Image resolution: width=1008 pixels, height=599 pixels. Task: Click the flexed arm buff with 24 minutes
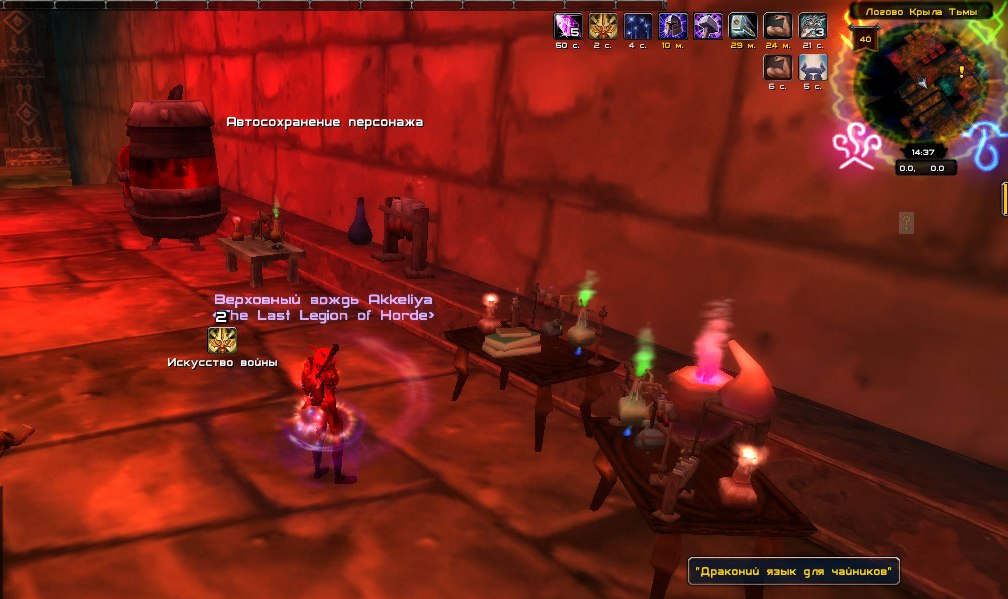point(778,26)
